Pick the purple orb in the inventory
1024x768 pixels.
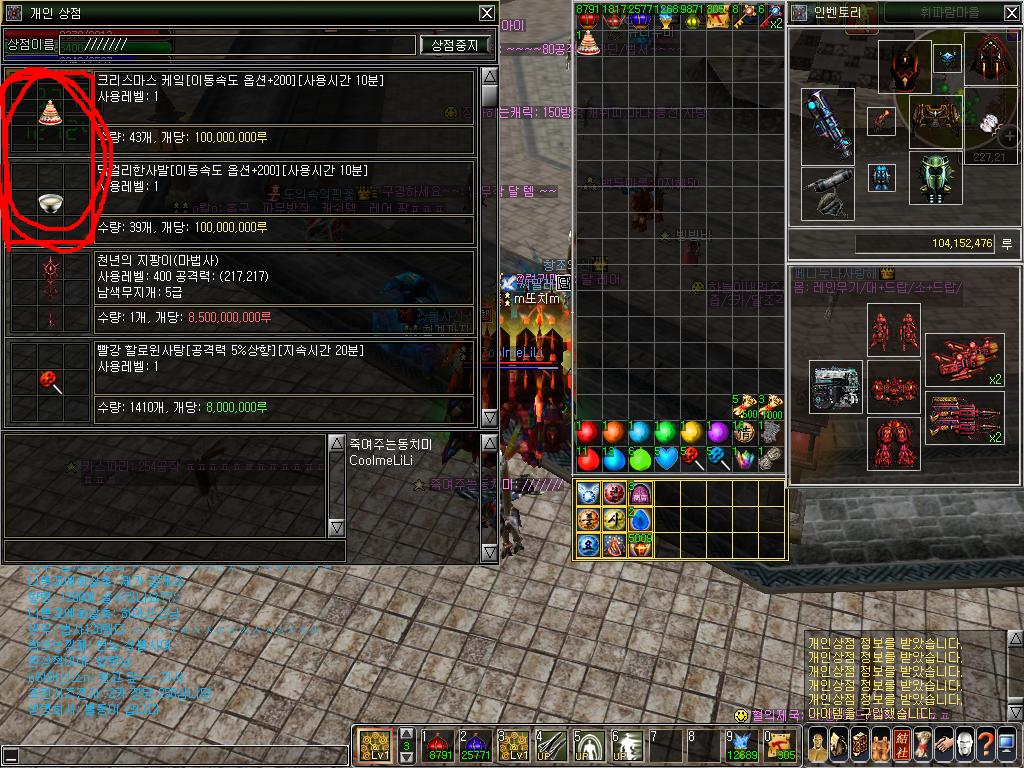[717, 433]
